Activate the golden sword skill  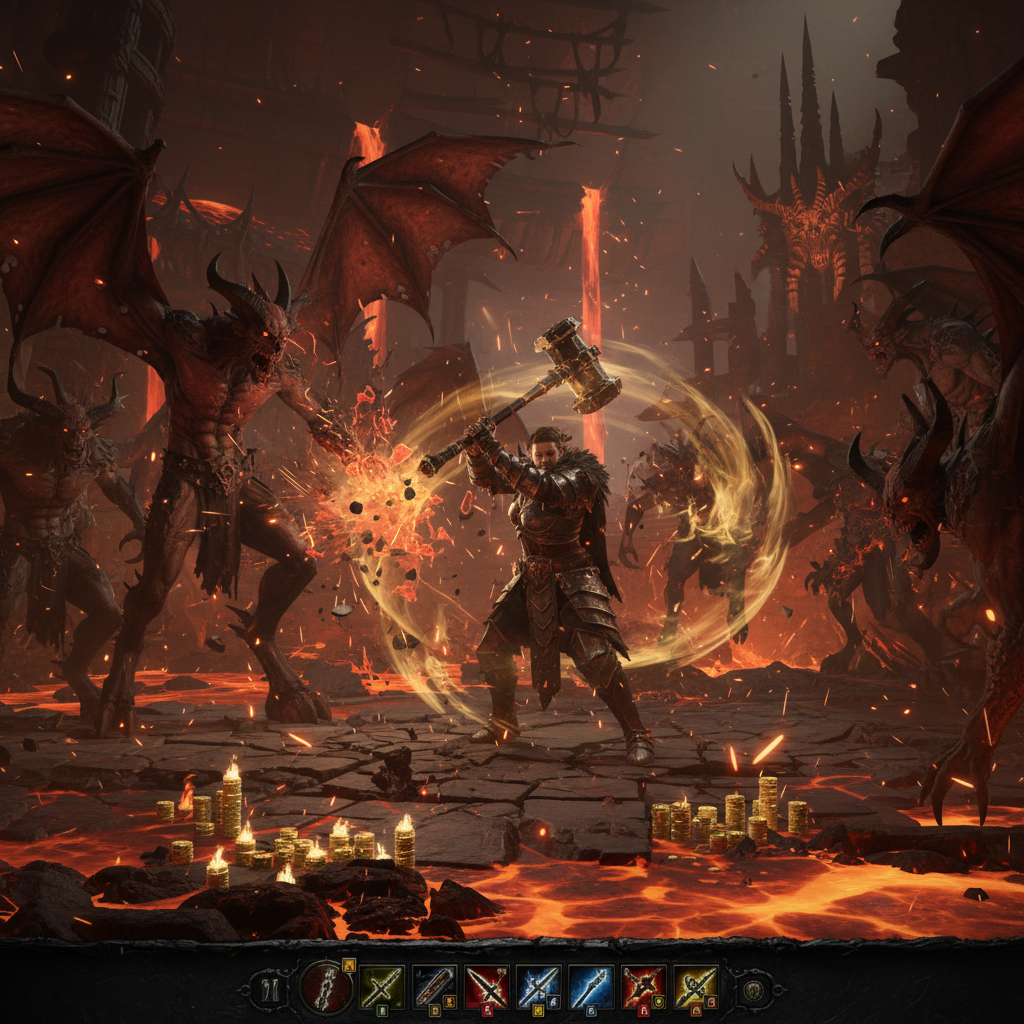[x=695, y=987]
